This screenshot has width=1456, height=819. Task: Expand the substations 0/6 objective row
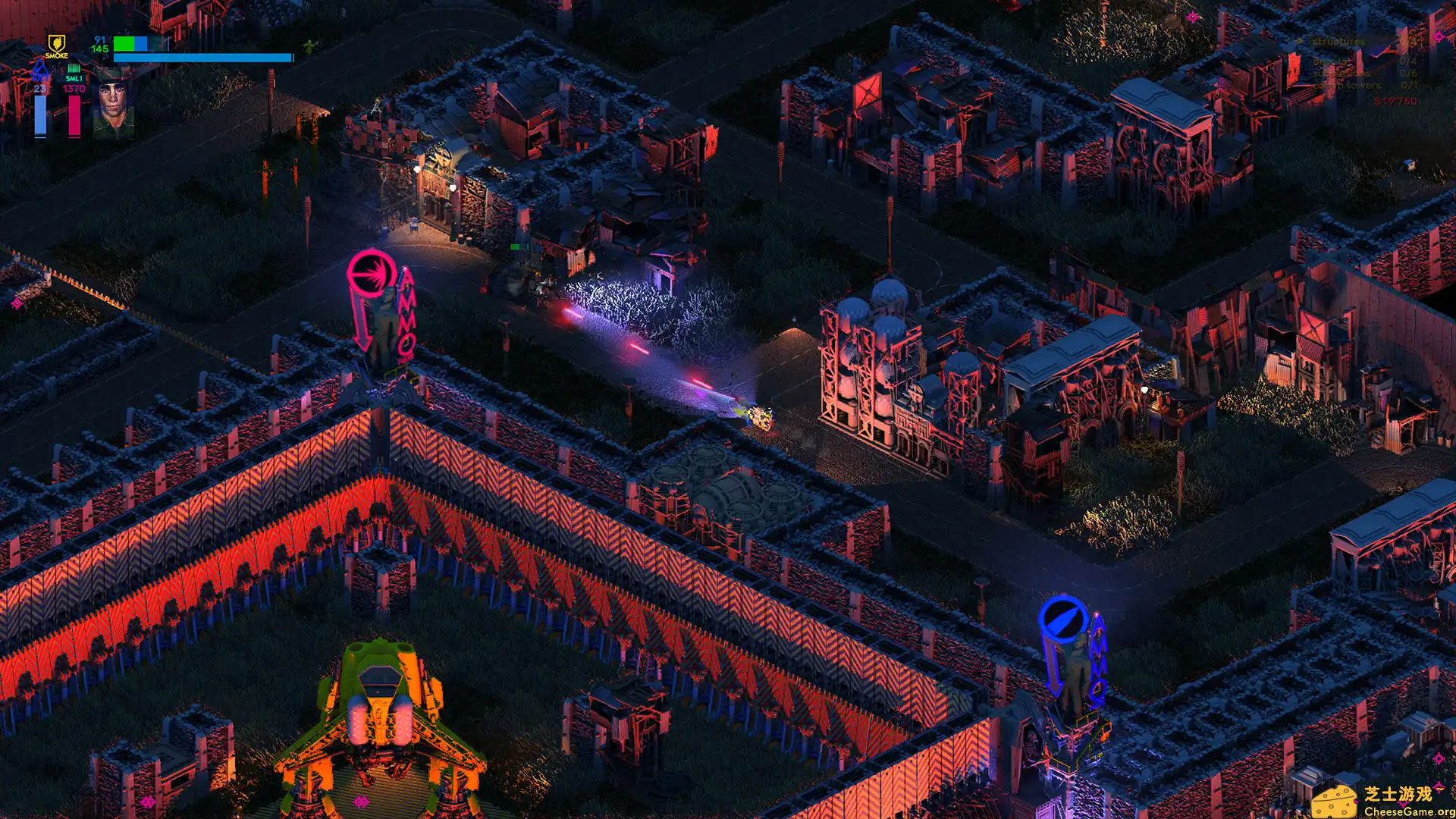pyautogui.click(x=1409, y=74)
